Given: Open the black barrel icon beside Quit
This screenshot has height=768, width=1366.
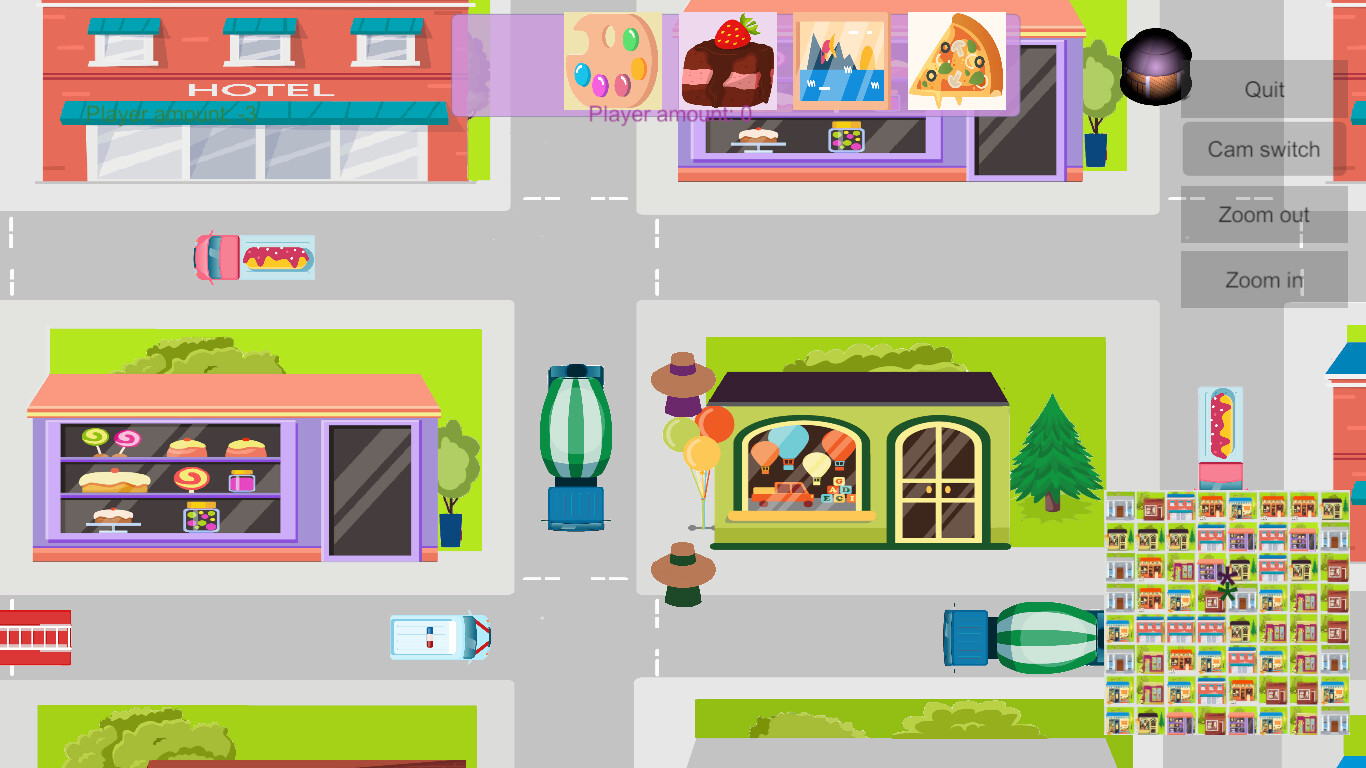Looking at the screenshot, I should (x=1157, y=67).
